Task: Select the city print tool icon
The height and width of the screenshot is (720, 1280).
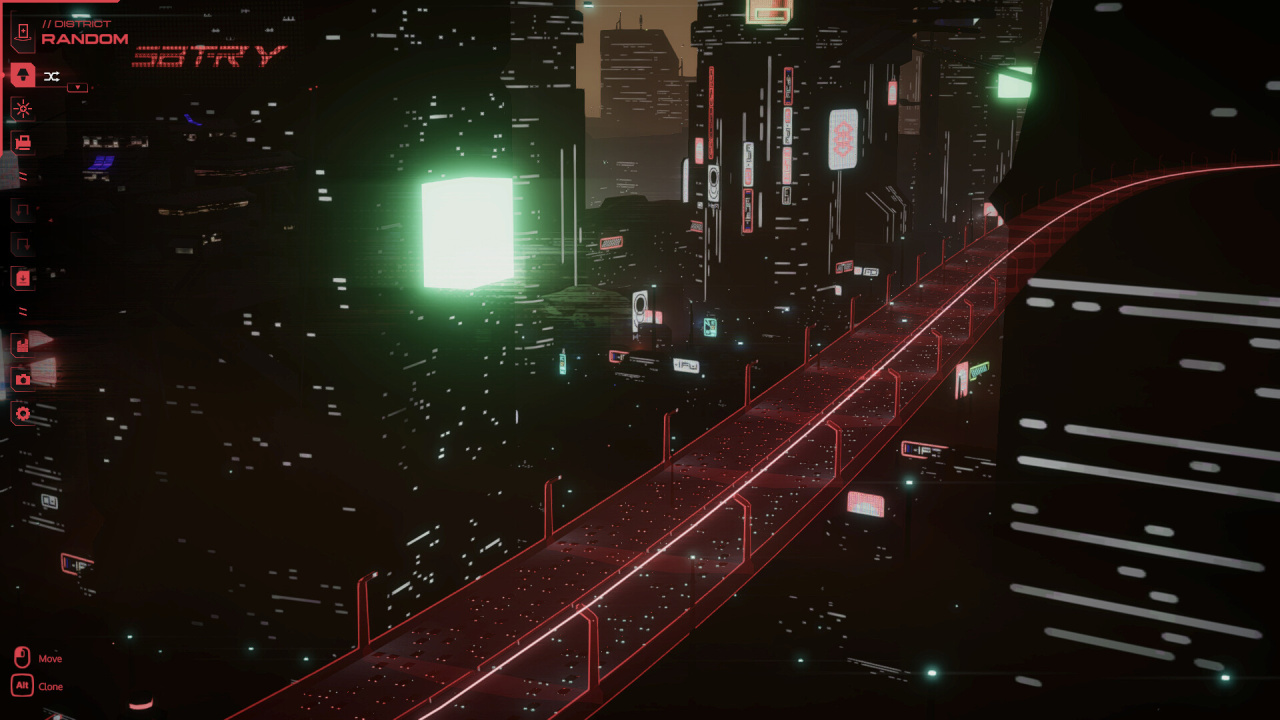Action: 22,142
